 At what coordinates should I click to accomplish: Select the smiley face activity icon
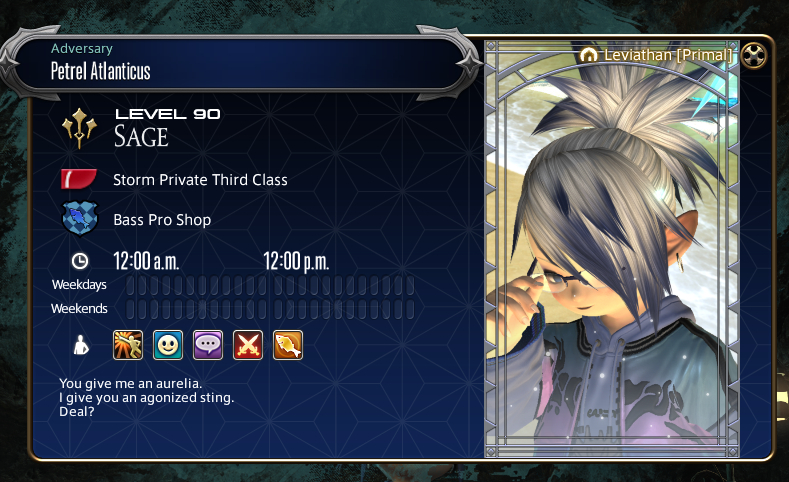click(x=168, y=345)
